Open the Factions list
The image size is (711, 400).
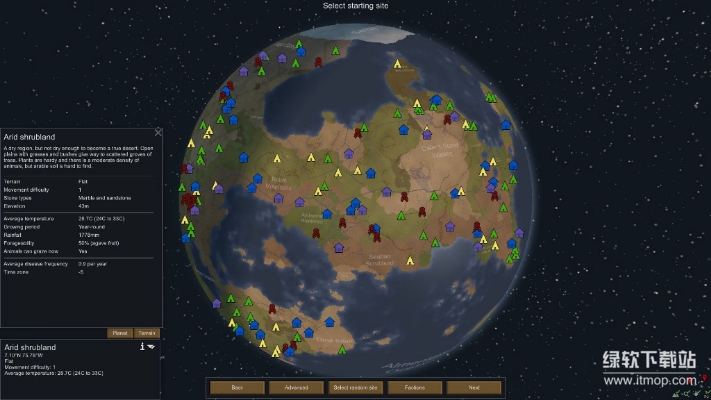414,387
